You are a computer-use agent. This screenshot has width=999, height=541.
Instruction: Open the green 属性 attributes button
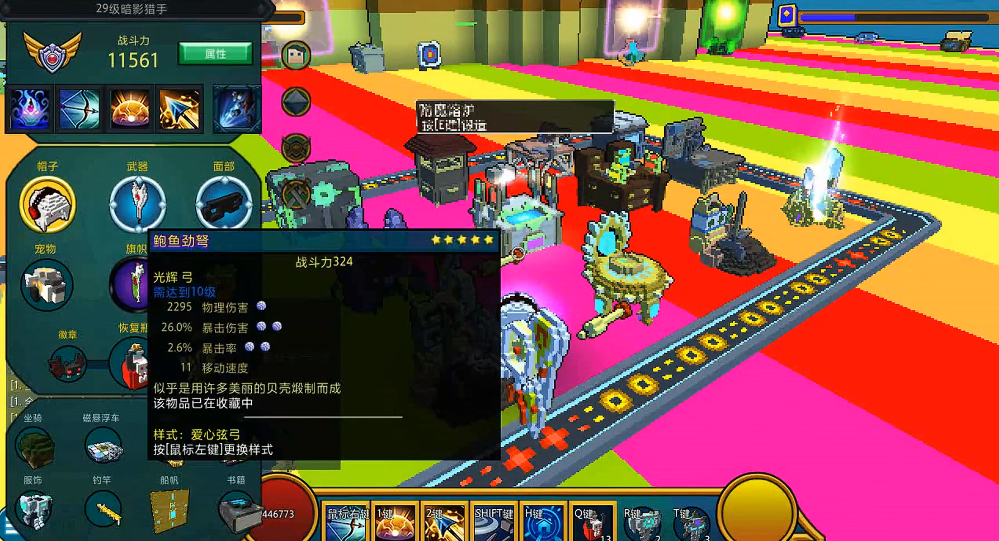tap(214, 53)
